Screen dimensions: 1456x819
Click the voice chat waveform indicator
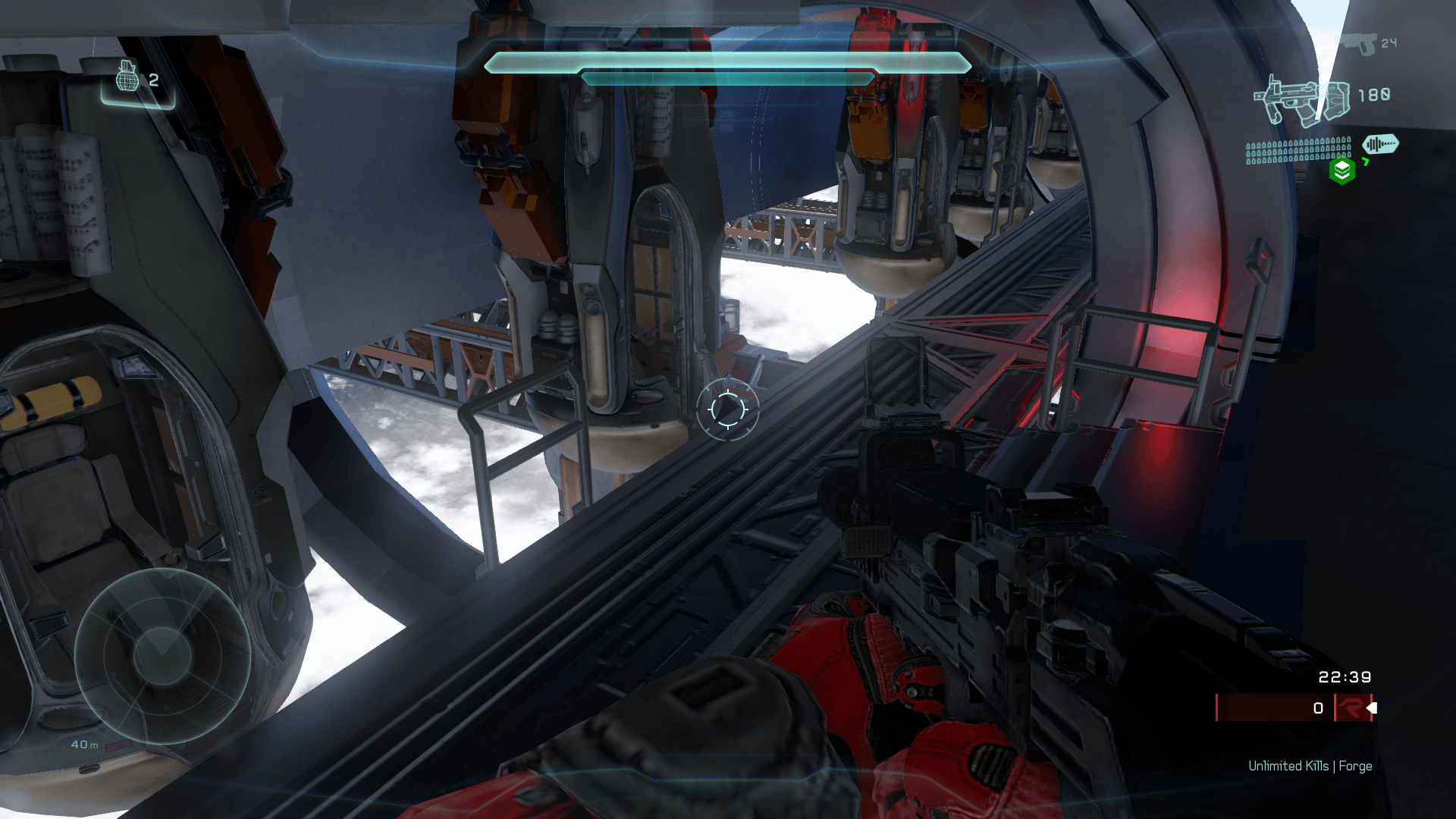1380,143
